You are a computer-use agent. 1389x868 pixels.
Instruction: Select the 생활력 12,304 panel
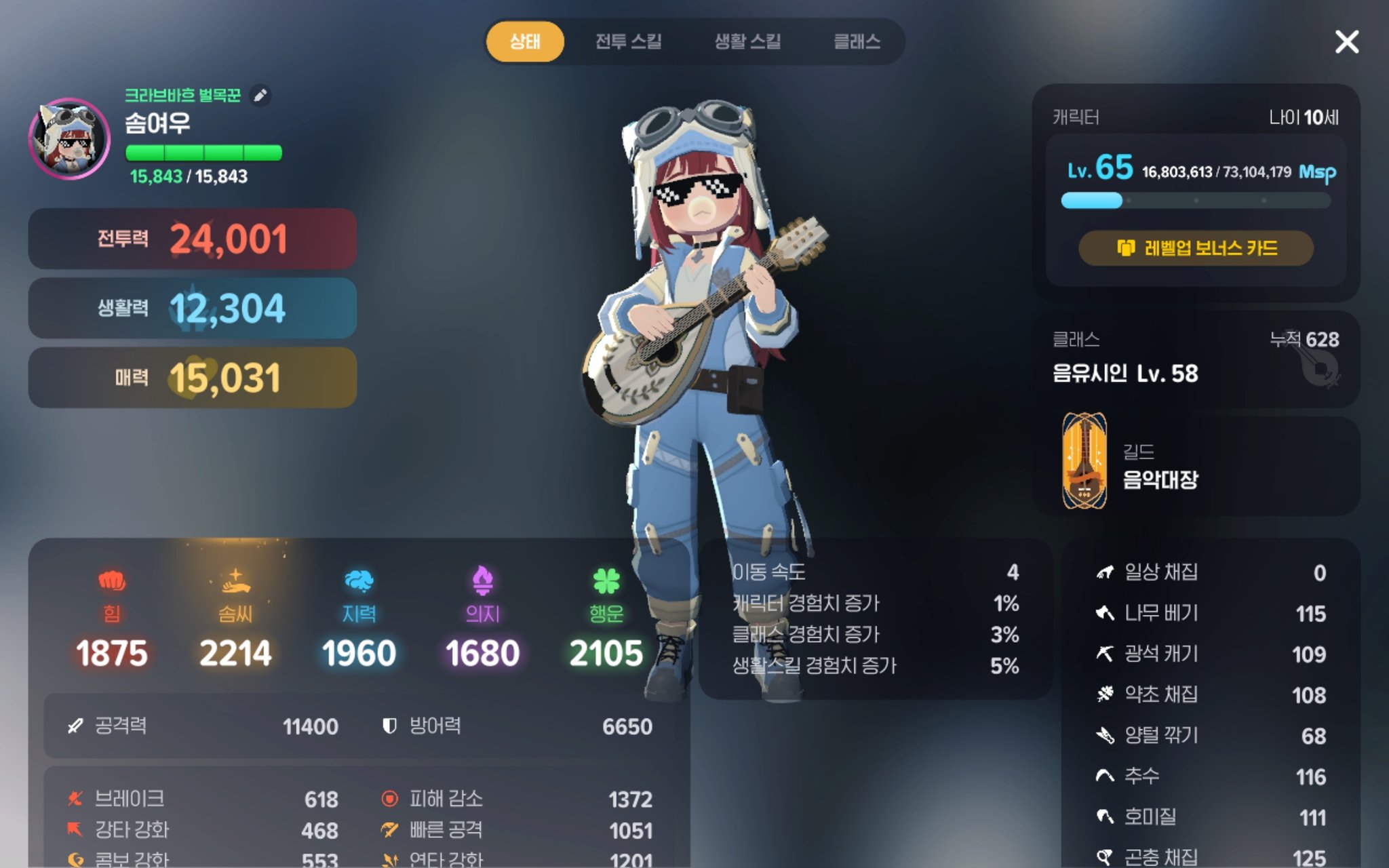point(193,308)
